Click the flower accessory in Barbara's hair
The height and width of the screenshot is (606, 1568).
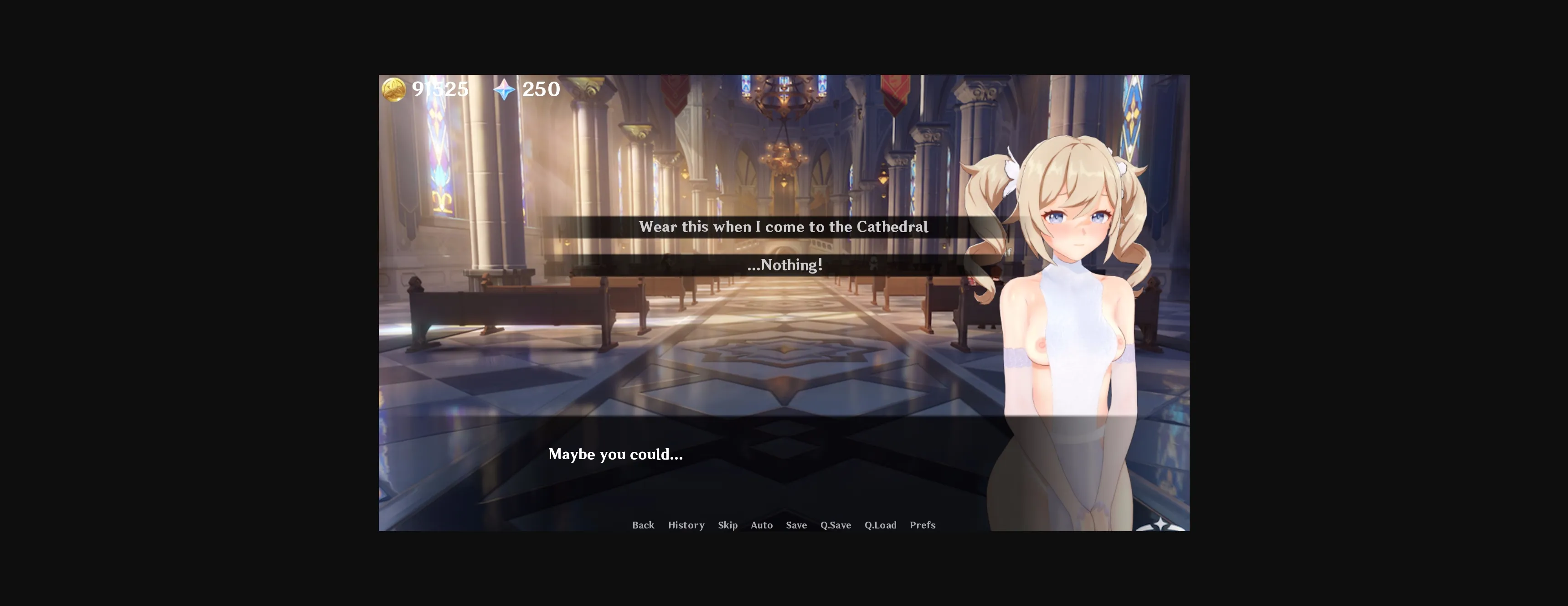click(1013, 171)
